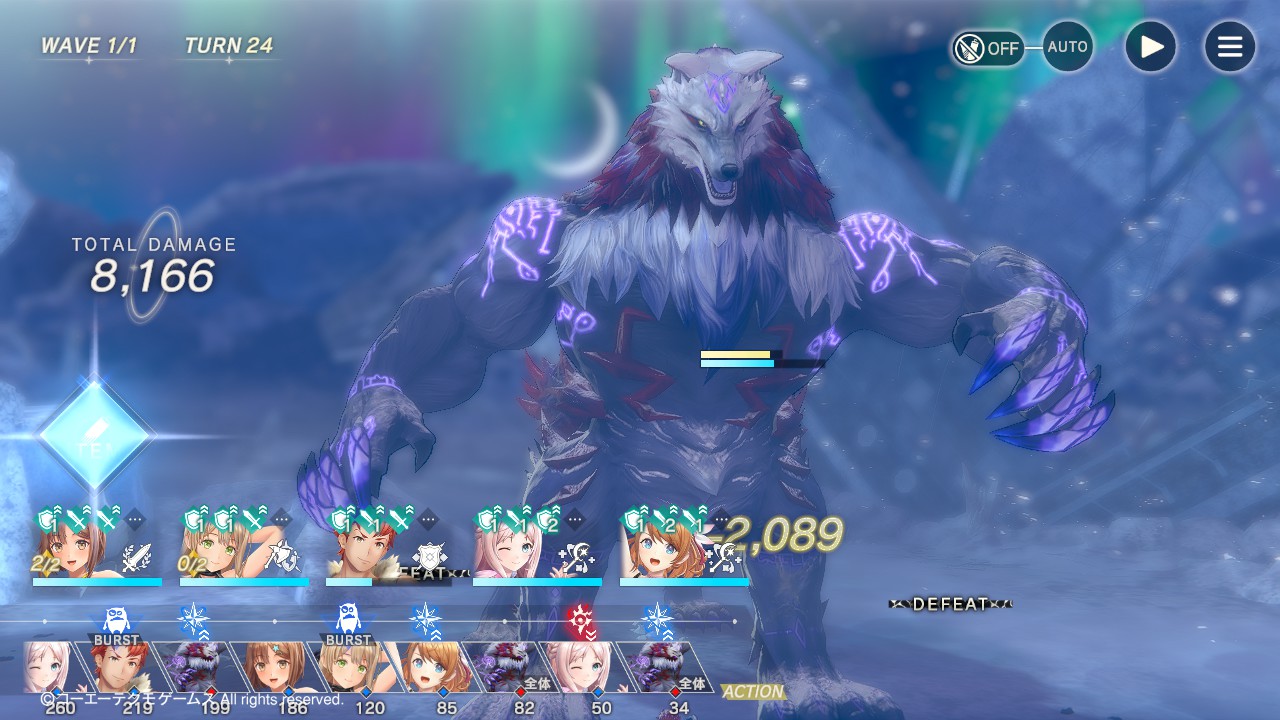Enable AUTO battle mode
The width and height of the screenshot is (1280, 720).
click(x=1067, y=47)
